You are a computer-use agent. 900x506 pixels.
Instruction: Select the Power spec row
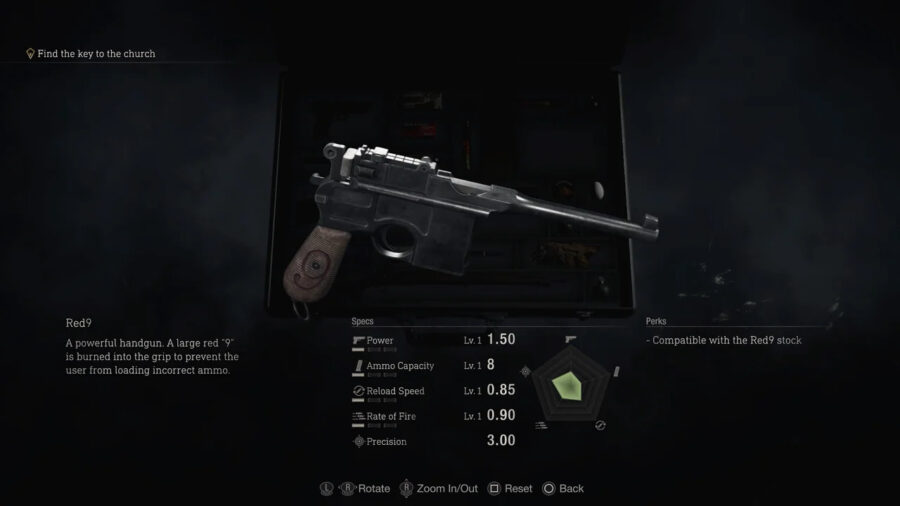[432, 341]
